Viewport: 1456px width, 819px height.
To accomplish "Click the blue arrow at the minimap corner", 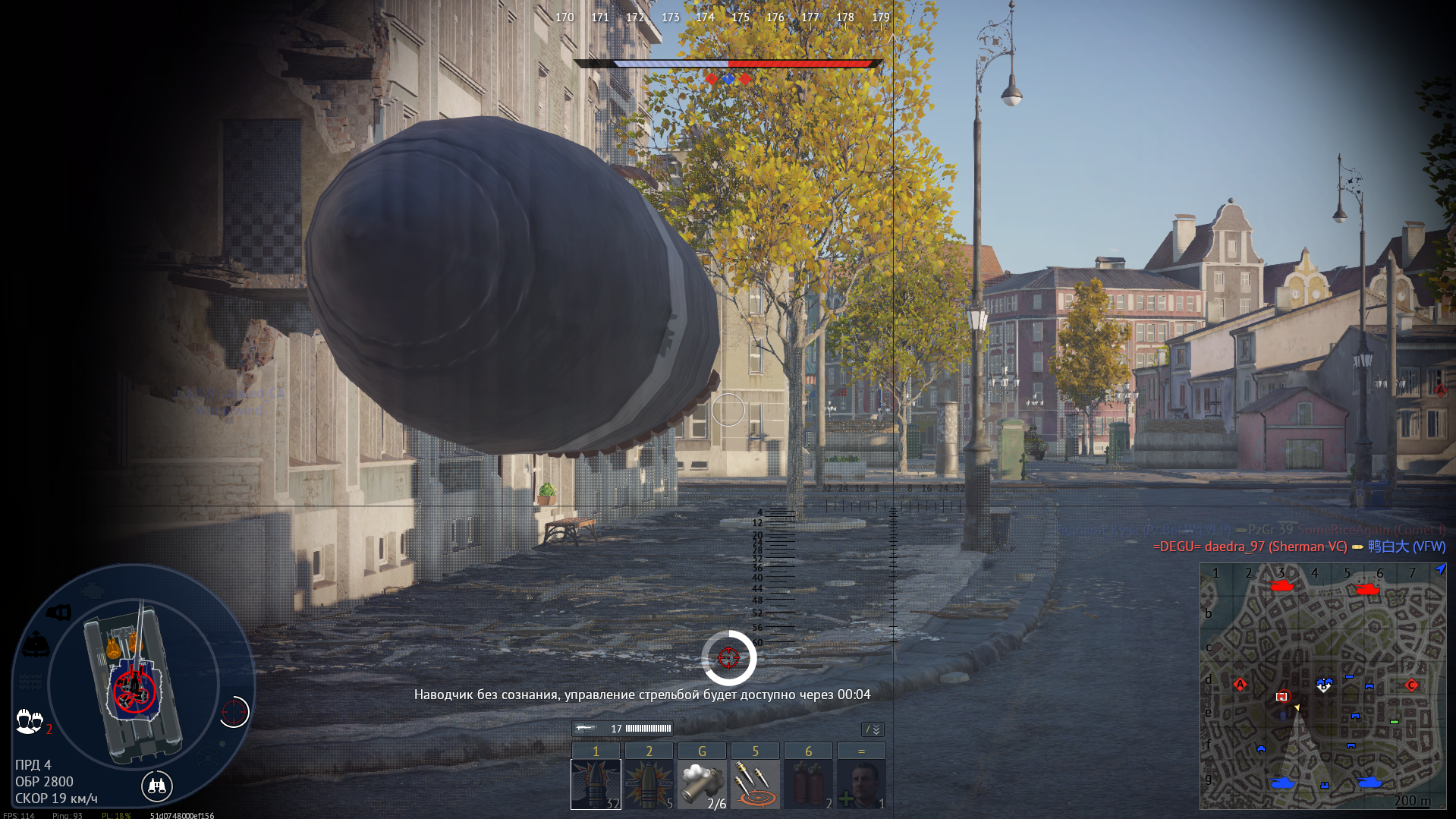I will tap(1440, 569).
